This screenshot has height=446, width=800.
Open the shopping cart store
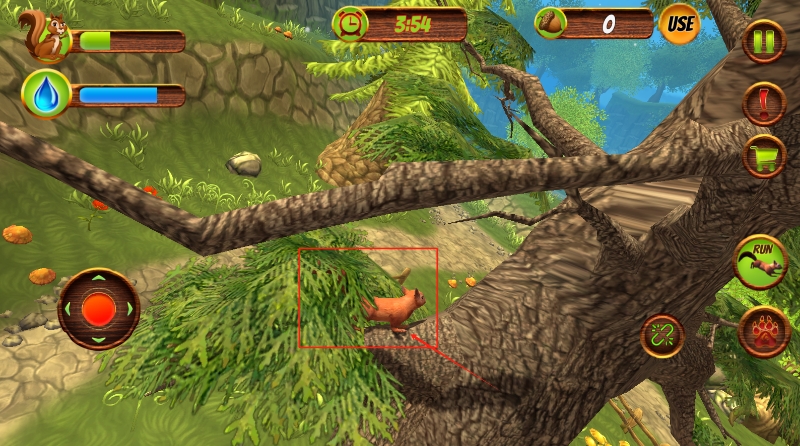(764, 157)
